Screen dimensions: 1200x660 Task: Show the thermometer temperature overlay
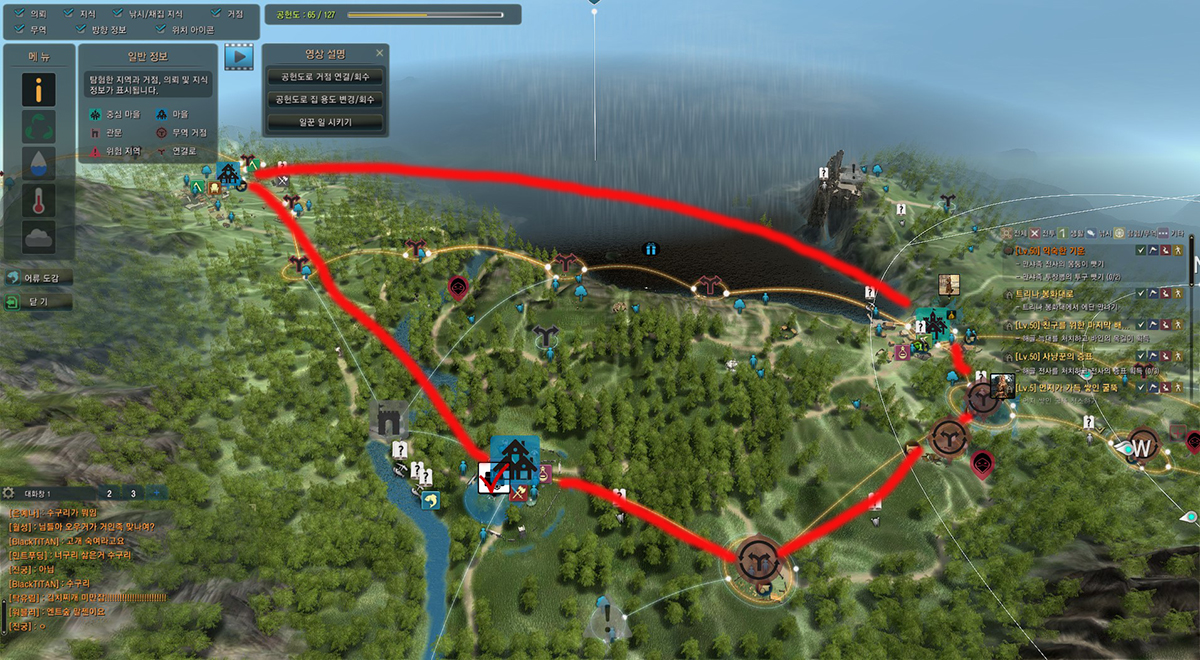click(39, 201)
